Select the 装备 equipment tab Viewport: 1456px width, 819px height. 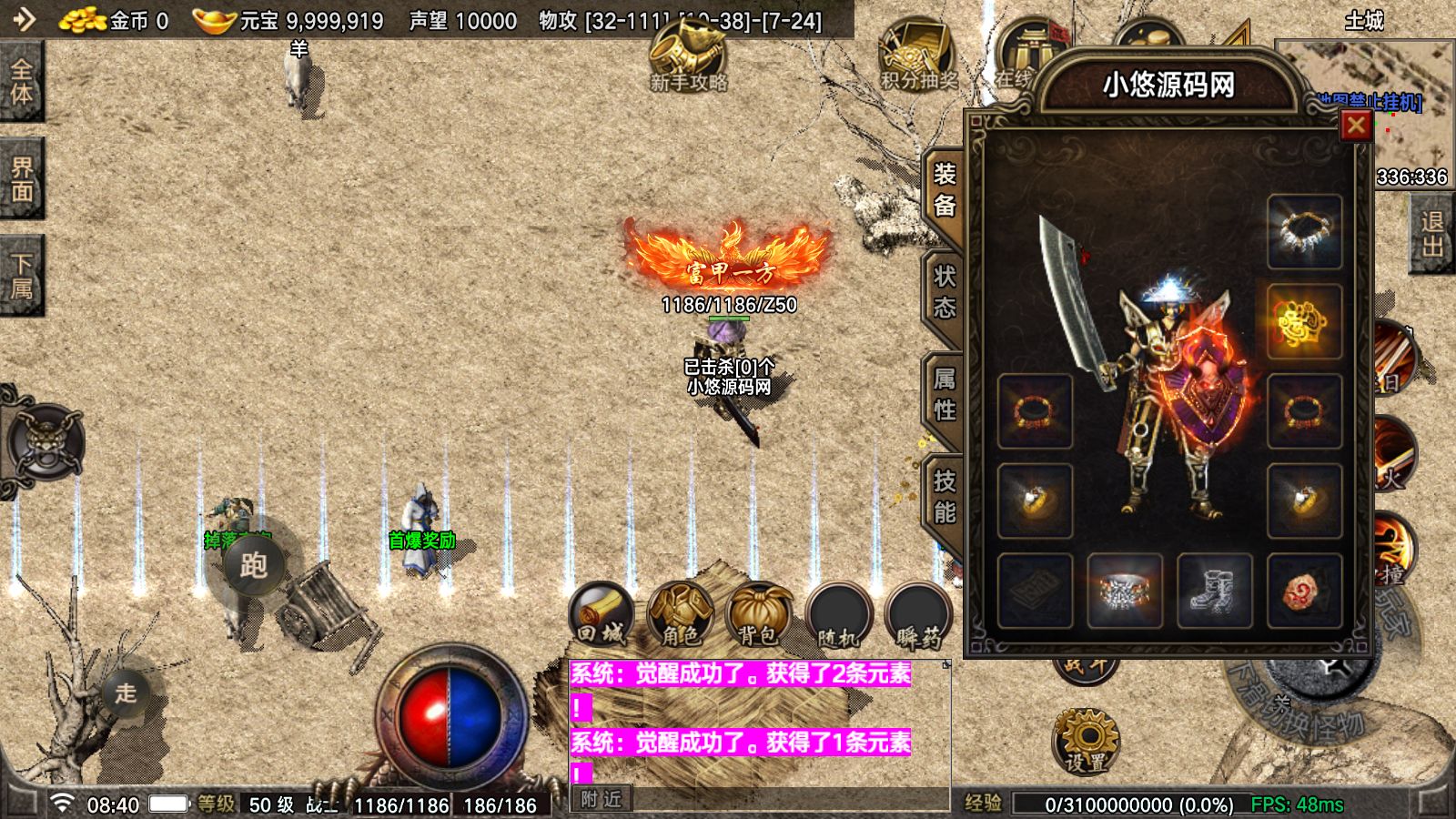point(945,189)
